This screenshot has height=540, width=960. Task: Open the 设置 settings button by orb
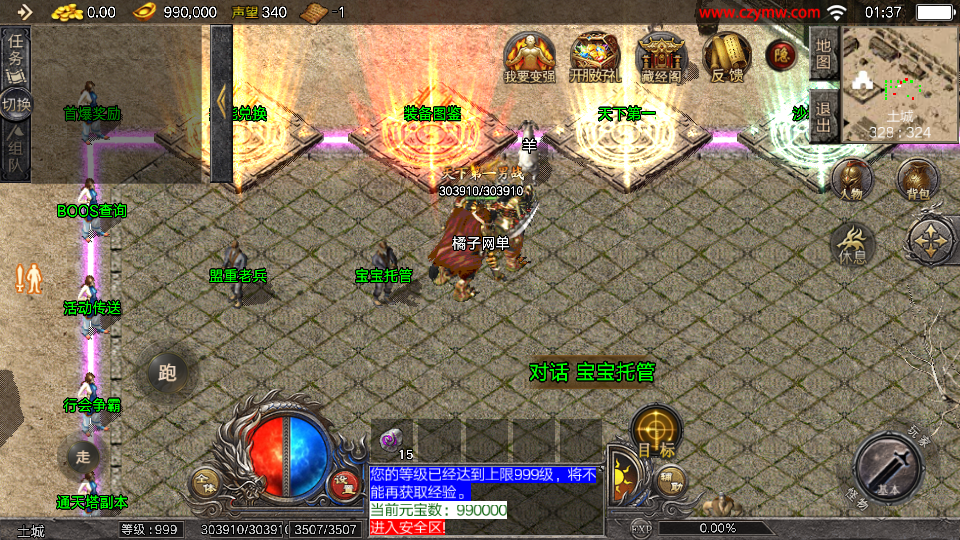(x=344, y=483)
